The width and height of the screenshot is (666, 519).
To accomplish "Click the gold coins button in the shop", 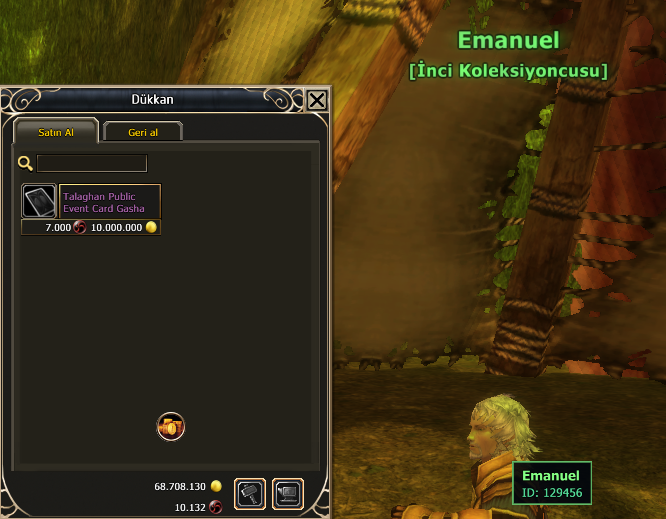I will (171, 427).
